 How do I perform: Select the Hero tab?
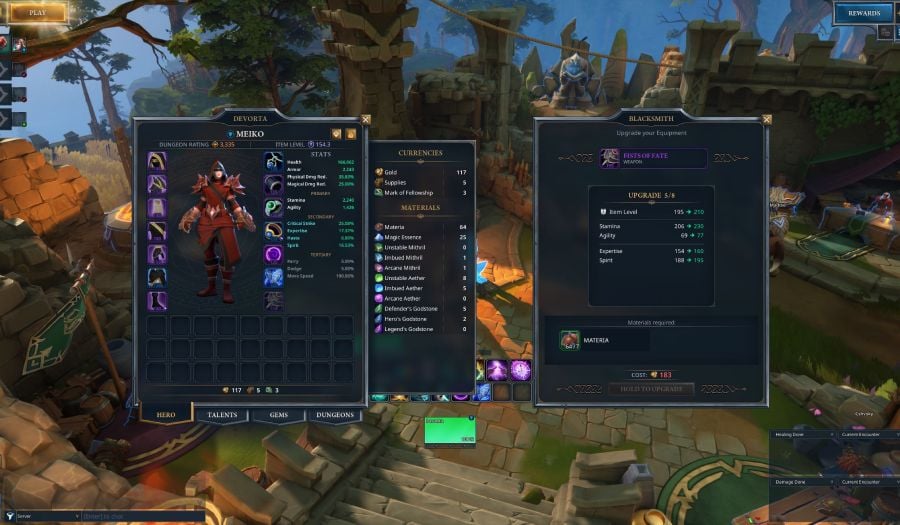[x=166, y=414]
